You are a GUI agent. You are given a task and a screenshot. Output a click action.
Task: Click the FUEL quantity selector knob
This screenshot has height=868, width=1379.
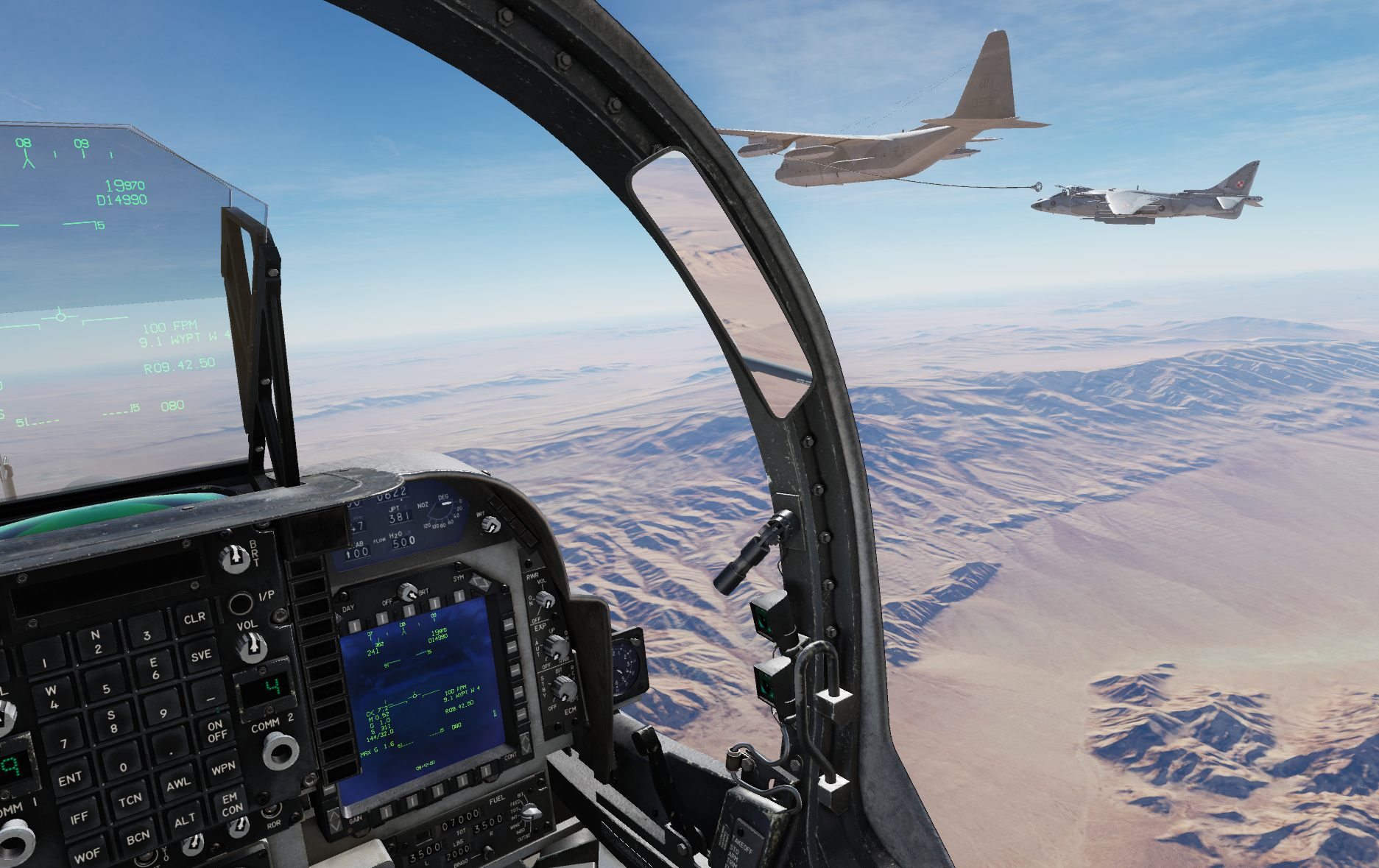(529, 816)
